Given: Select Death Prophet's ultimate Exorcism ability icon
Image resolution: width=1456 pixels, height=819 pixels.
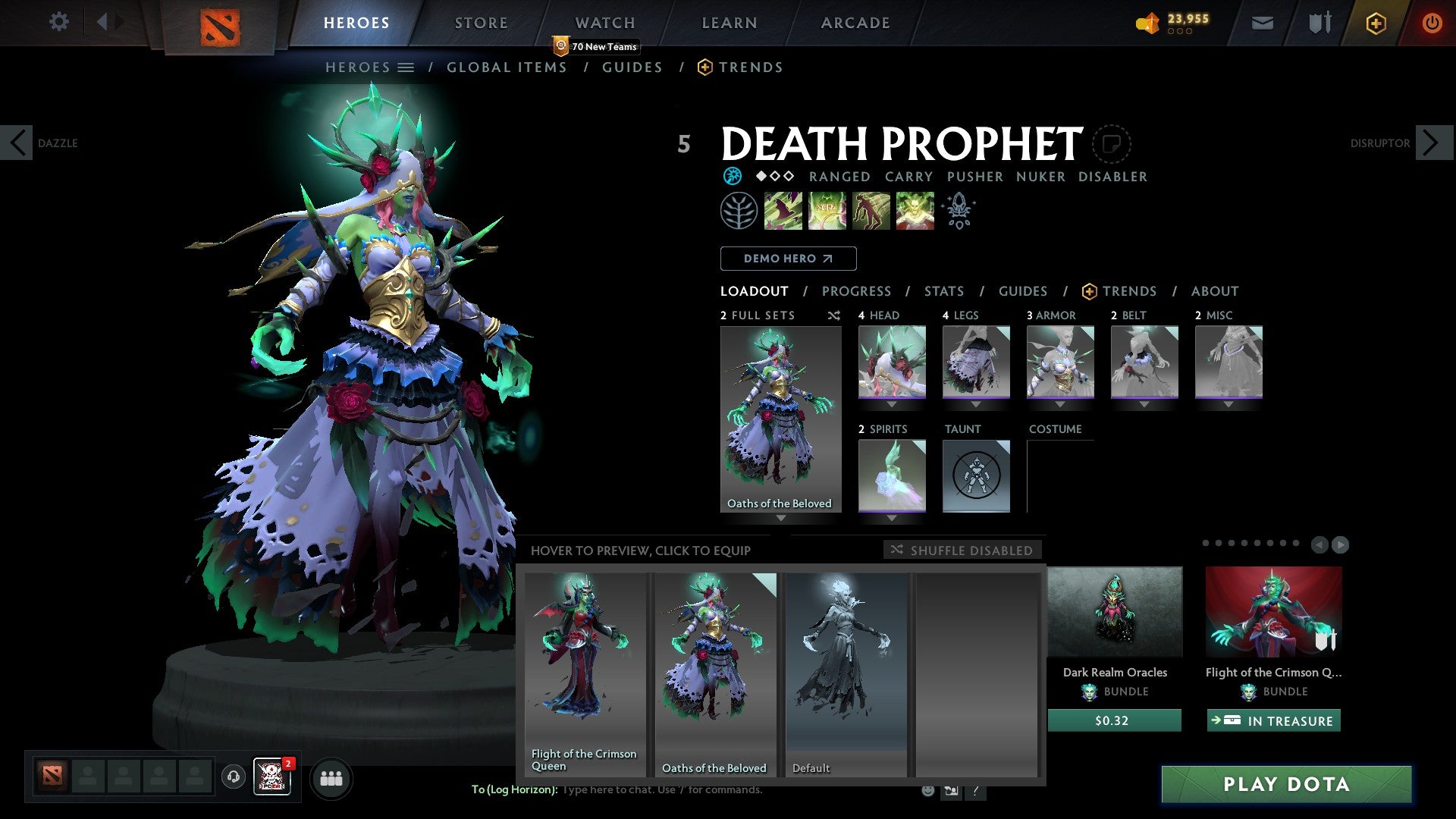Looking at the screenshot, I should (914, 211).
